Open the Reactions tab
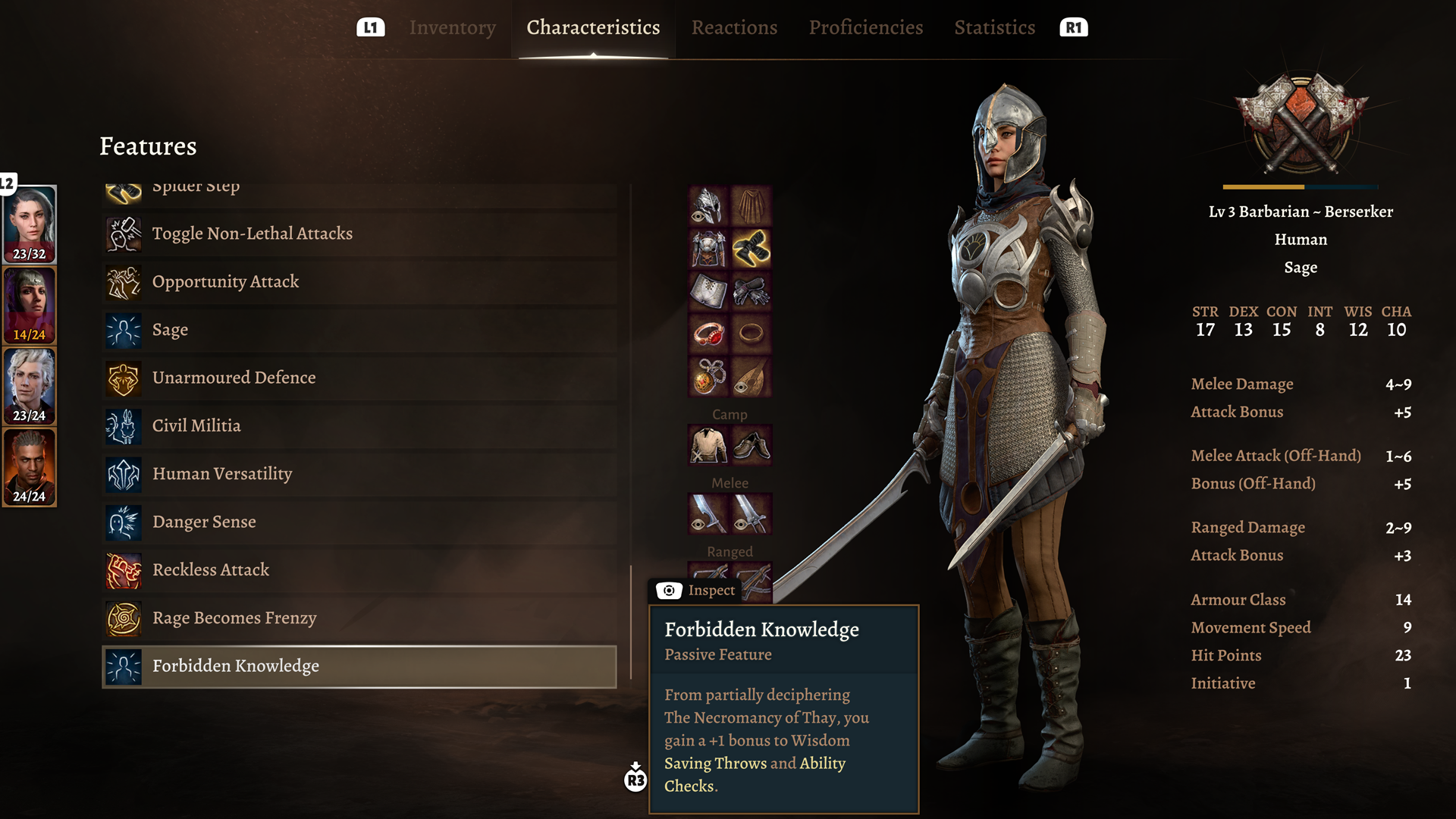The width and height of the screenshot is (1456, 819). [x=734, y=28]
